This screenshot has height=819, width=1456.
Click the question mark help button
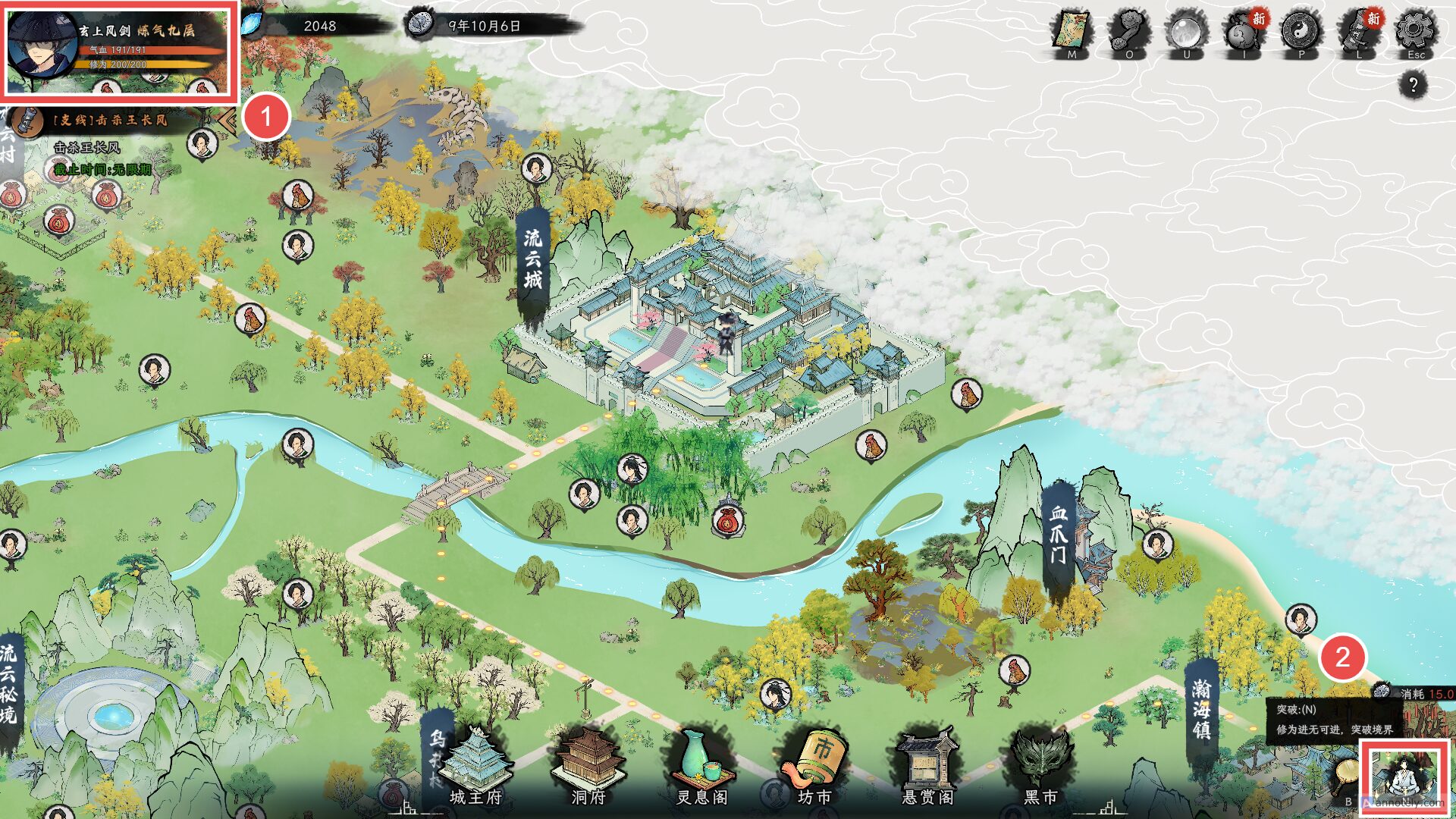(x=1413, y=85)
